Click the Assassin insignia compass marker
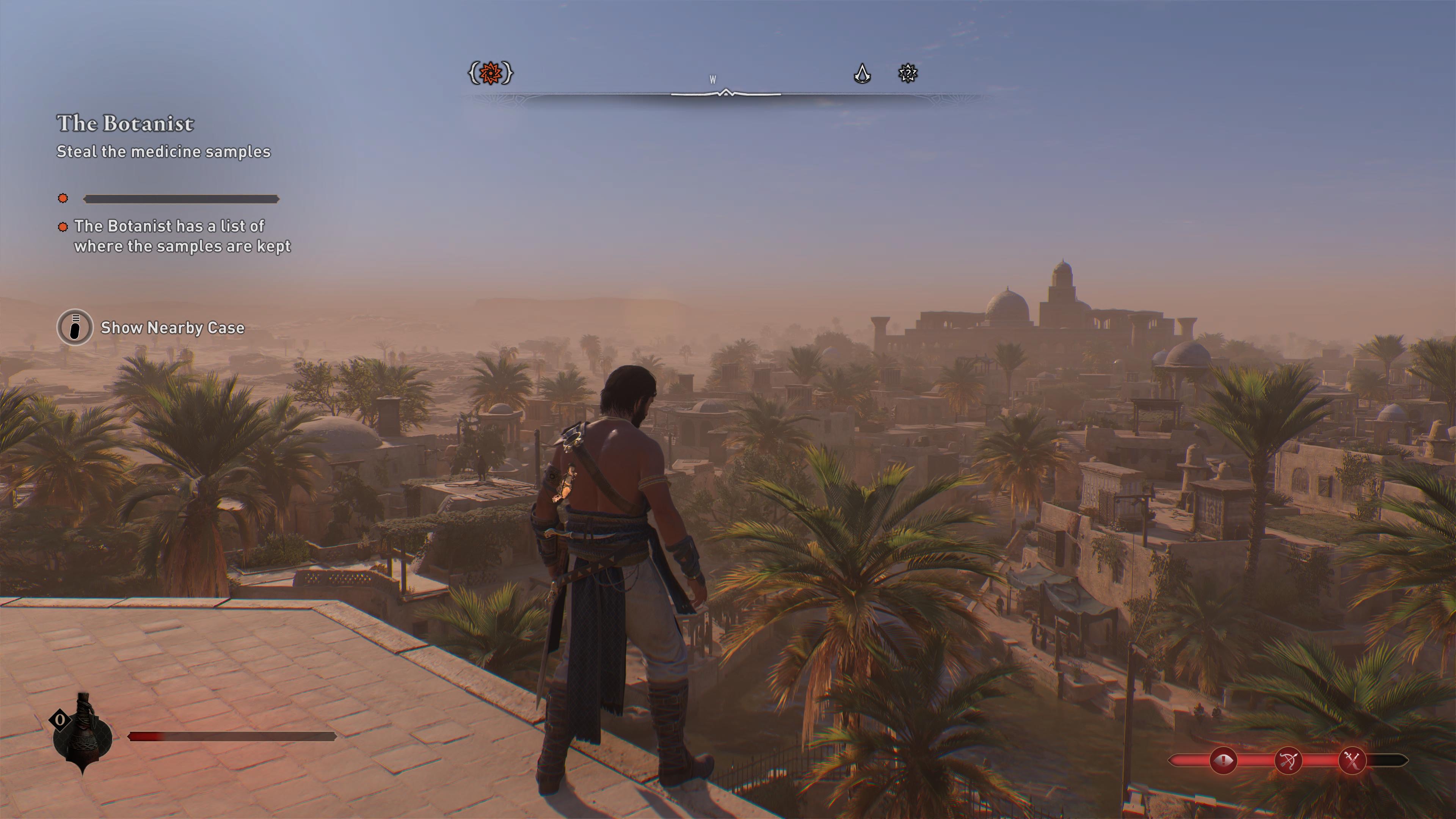The height and width of the screenshot is (819, 1456). [x=862, y=74]
